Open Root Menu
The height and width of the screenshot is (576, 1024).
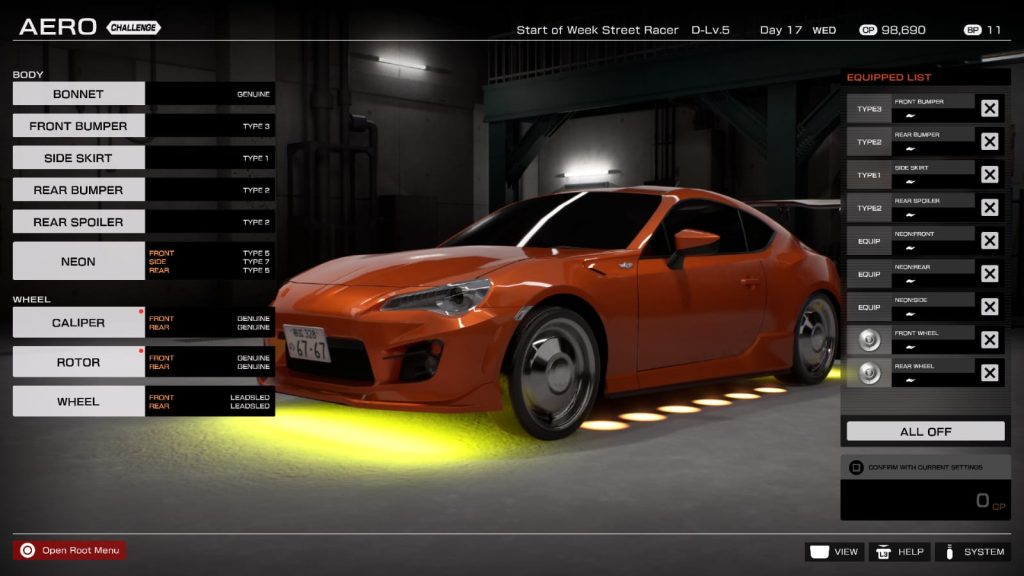coord(70,550)
